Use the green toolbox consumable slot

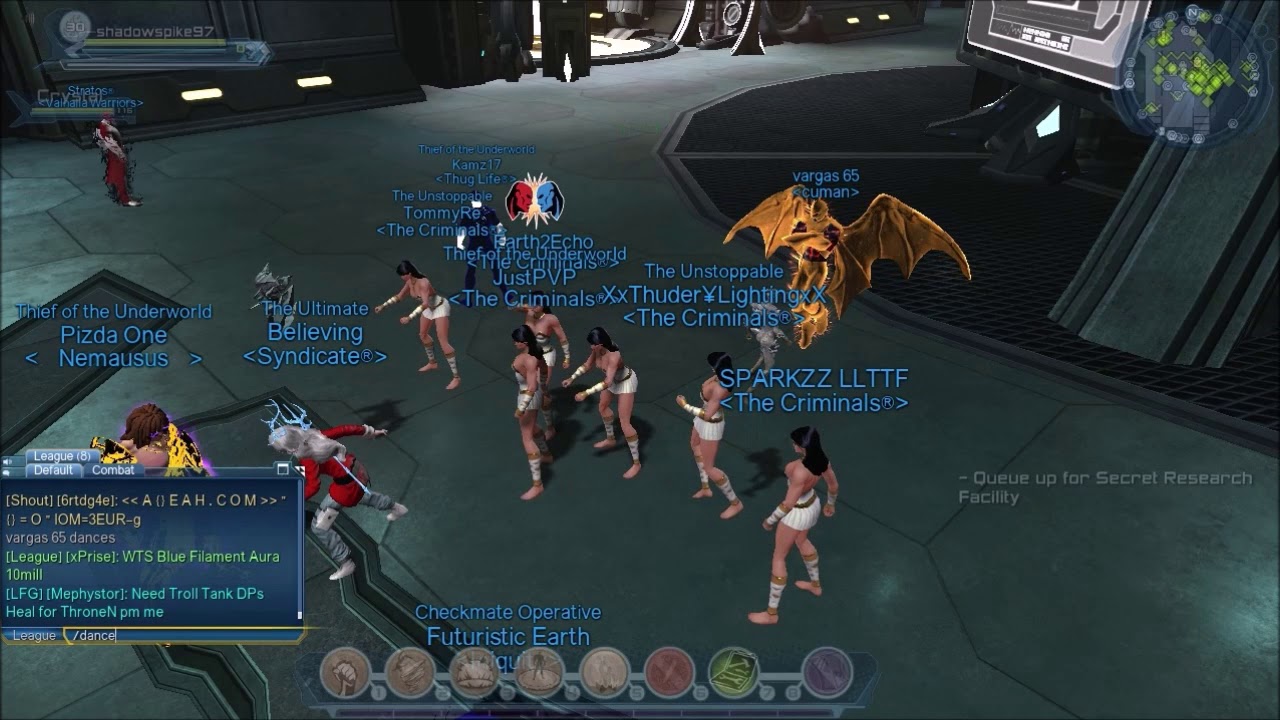(733, 672)
